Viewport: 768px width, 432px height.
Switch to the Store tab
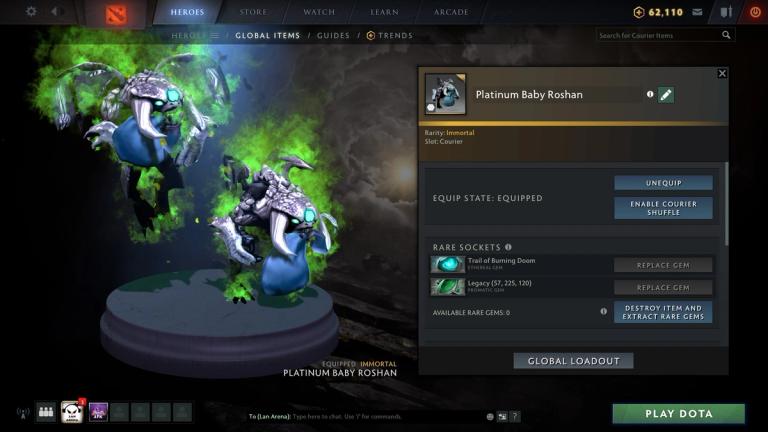(x=253, y=12)
